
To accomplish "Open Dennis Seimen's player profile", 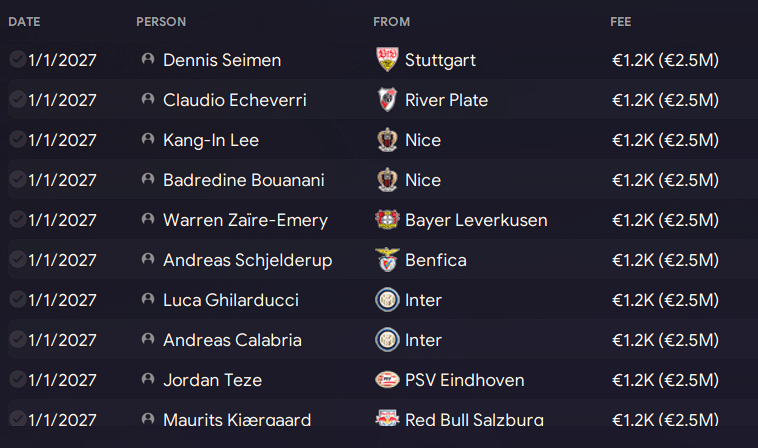I will 221,60.
